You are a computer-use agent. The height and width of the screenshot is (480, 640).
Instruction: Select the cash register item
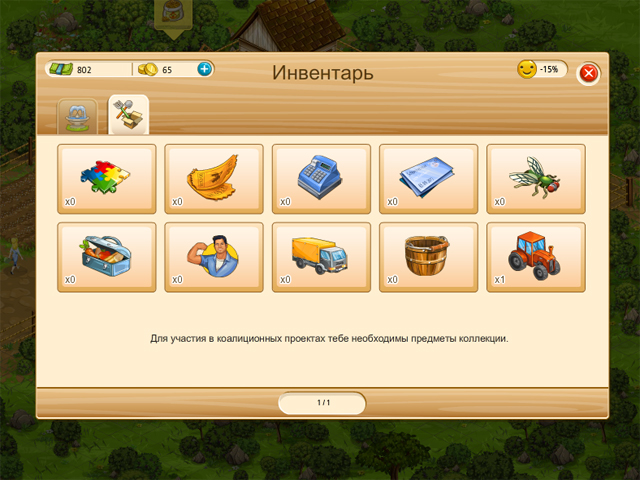321,178
